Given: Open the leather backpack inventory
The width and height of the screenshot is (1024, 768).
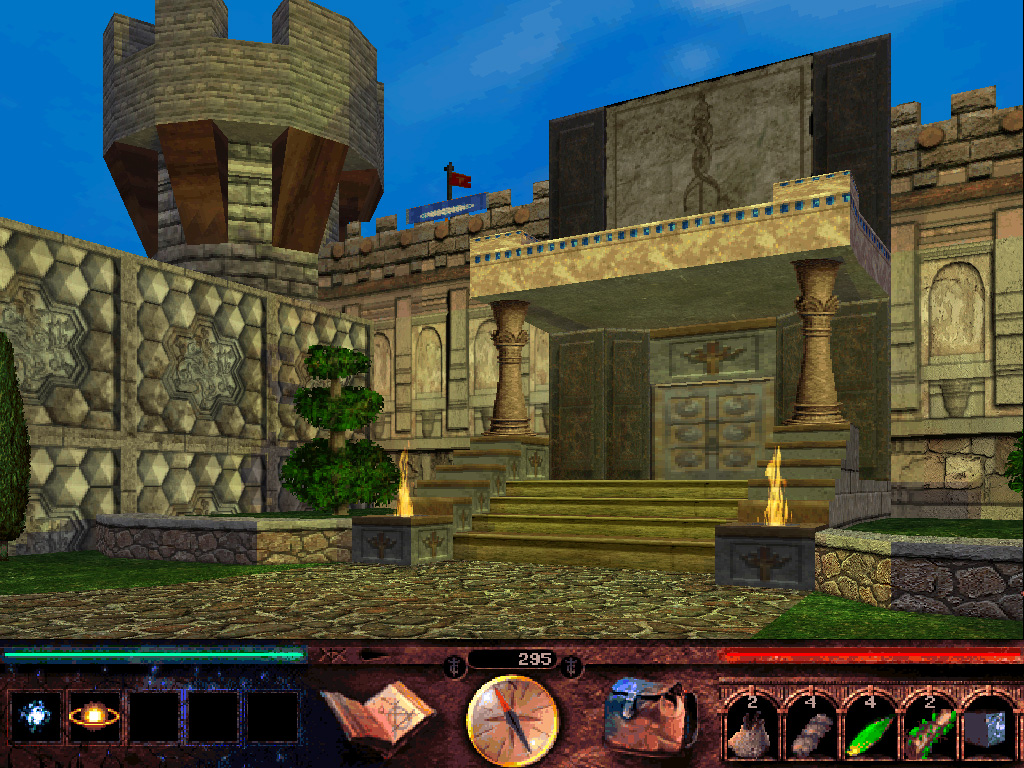Looking at the screenshot, I should click(x=649, y=715).
